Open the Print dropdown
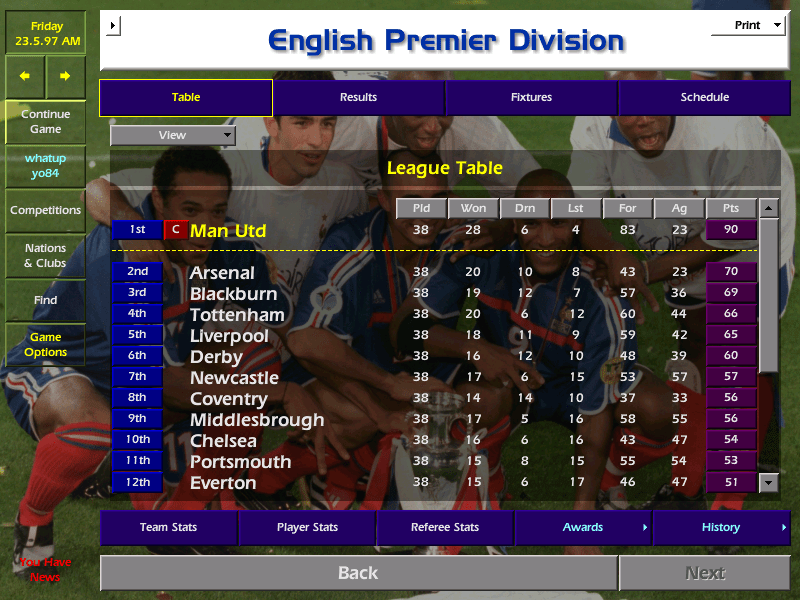This screenshot has width=800, height=600. pos(747,25)
